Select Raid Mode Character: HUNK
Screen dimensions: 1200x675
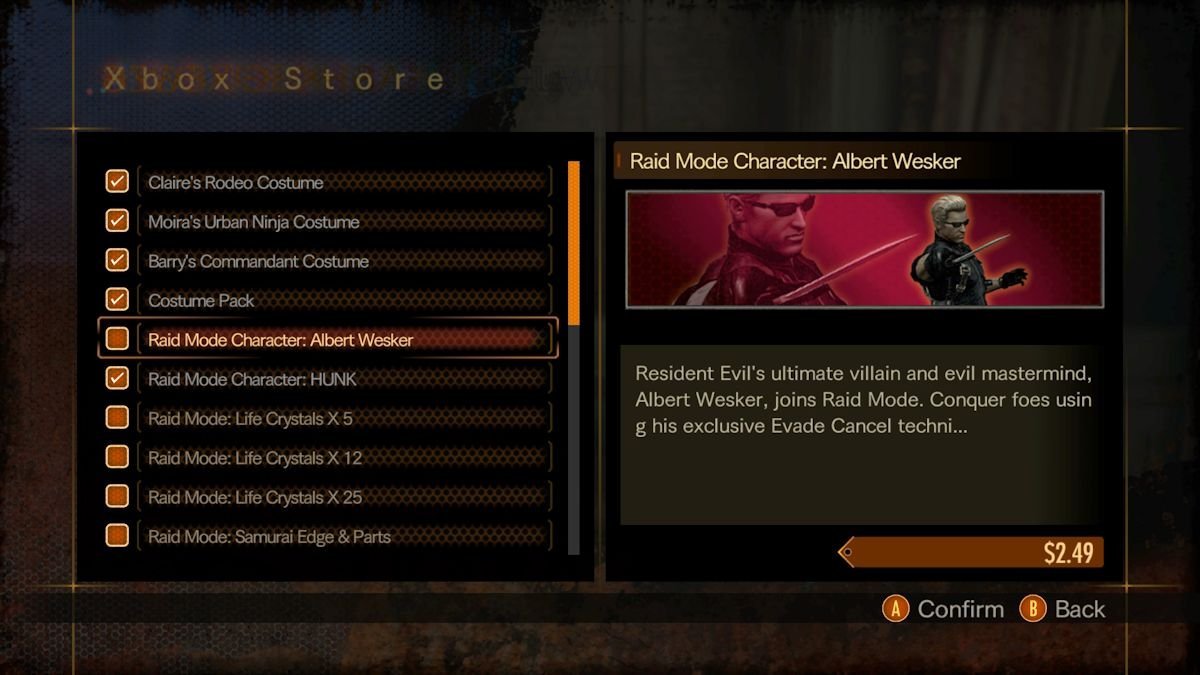343,379
